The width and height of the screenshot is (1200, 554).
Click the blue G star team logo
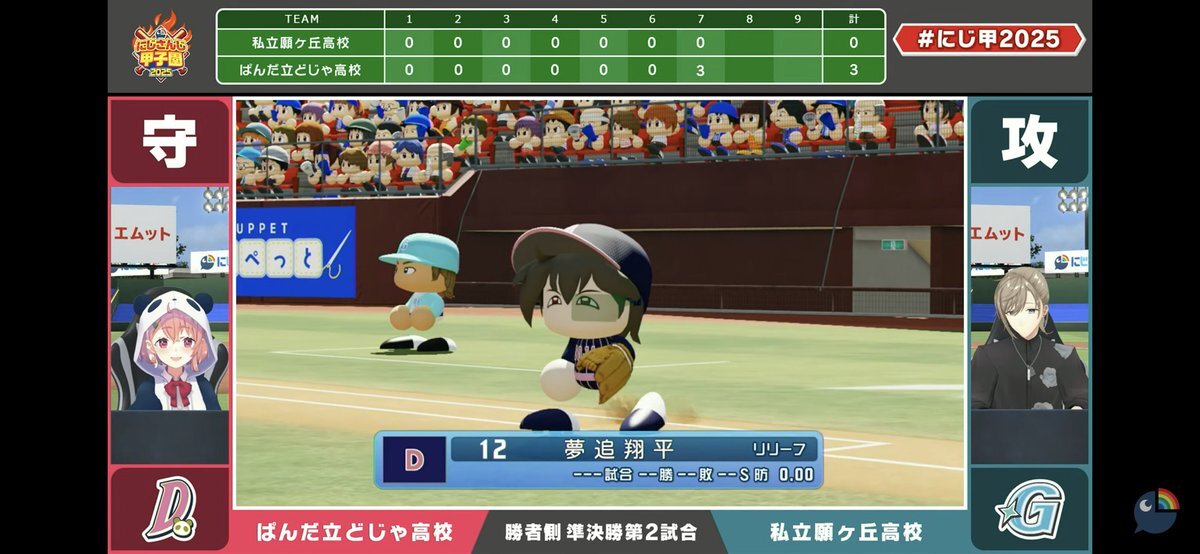point(1029,510)
